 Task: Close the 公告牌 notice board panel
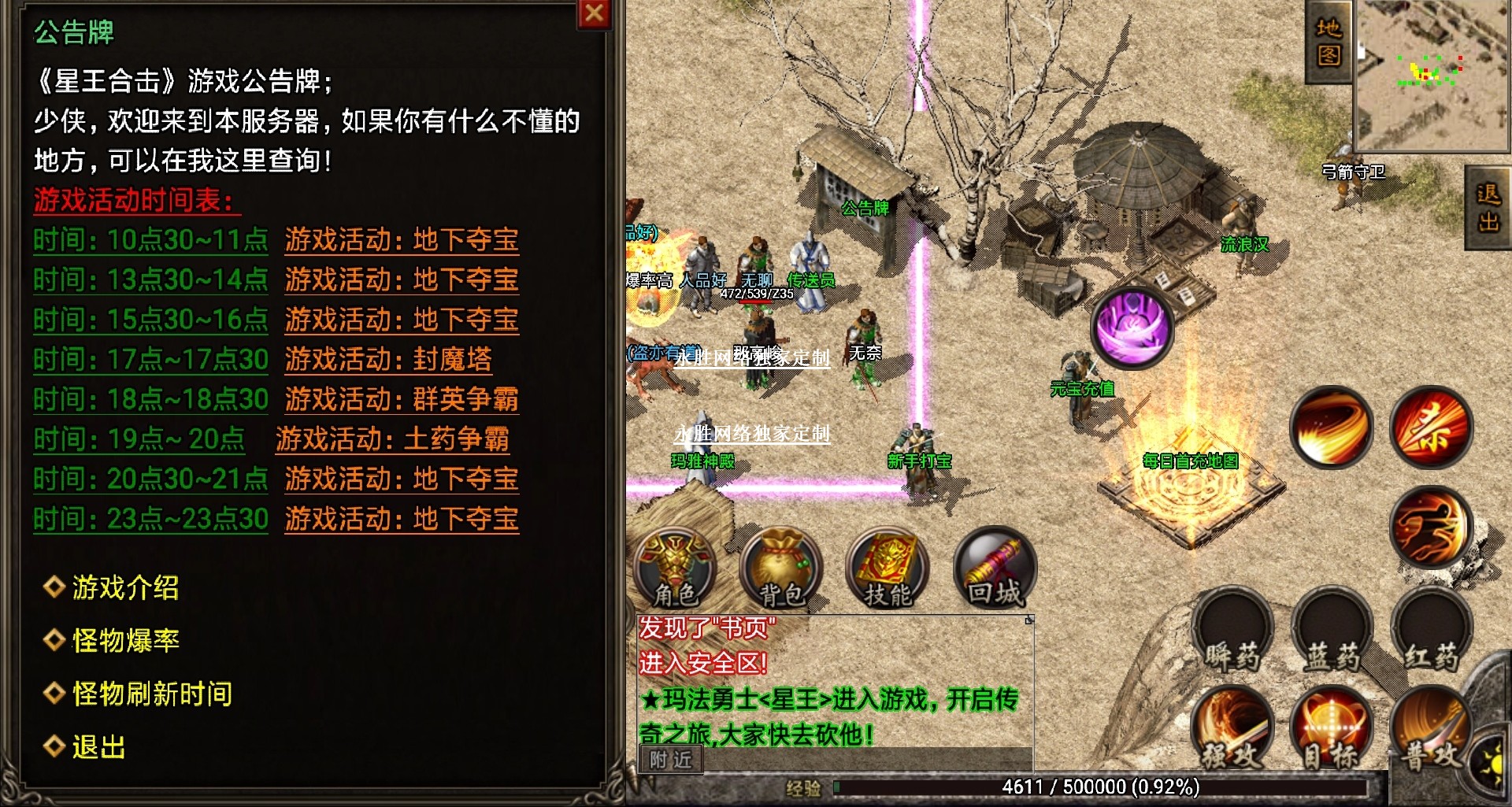coord(595,13)
